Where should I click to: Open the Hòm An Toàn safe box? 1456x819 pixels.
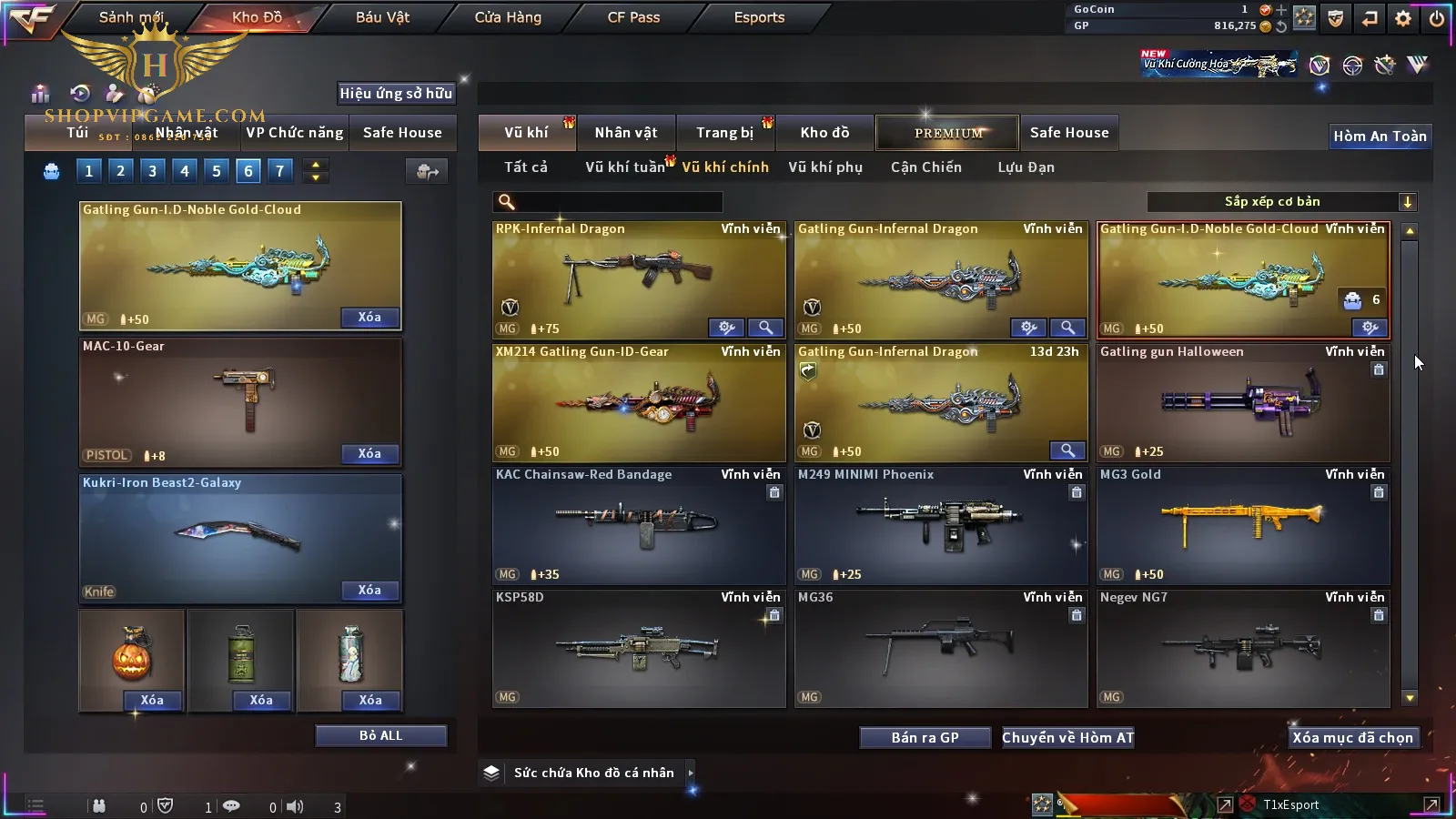[x=1380, y=136]
